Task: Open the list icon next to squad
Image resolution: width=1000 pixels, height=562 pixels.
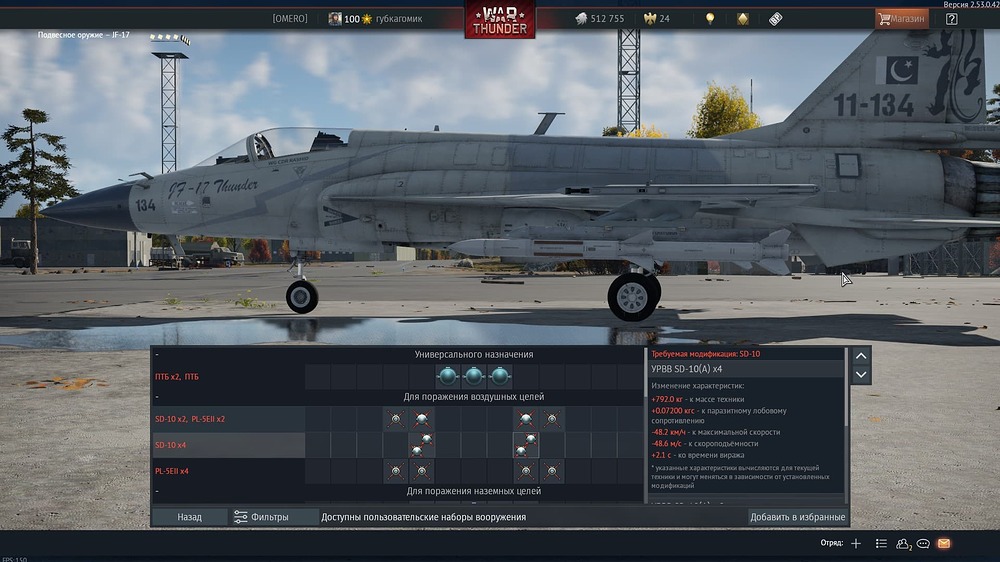Action: tap(881, 543)
